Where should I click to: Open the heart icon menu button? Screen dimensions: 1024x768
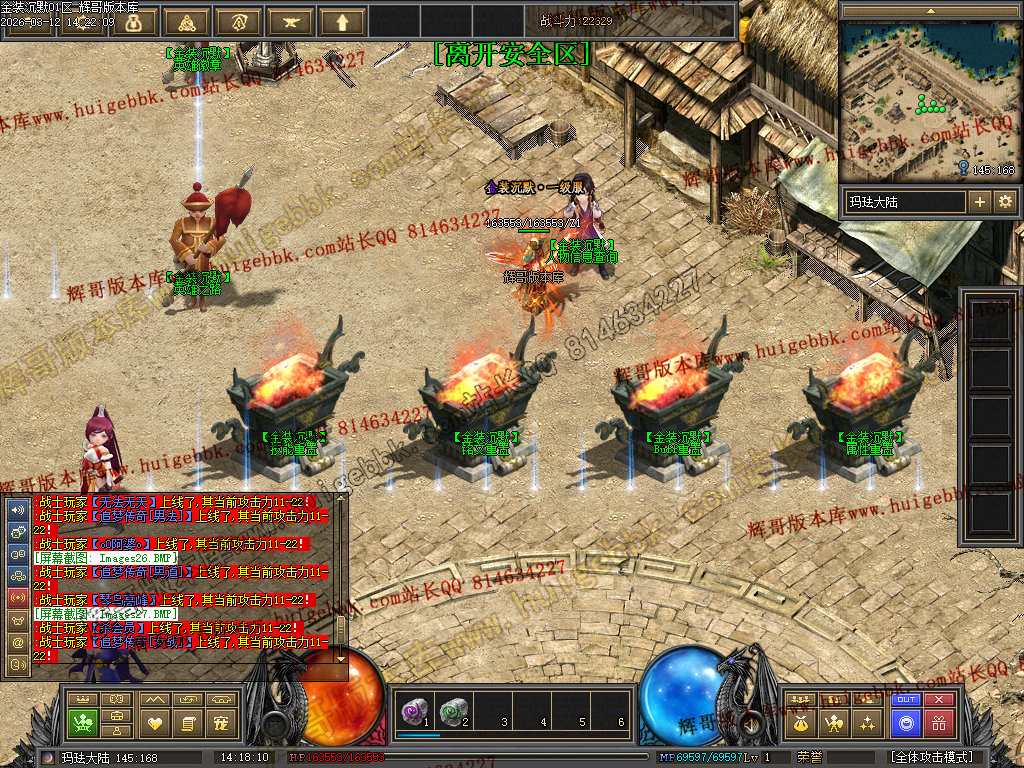155,722
